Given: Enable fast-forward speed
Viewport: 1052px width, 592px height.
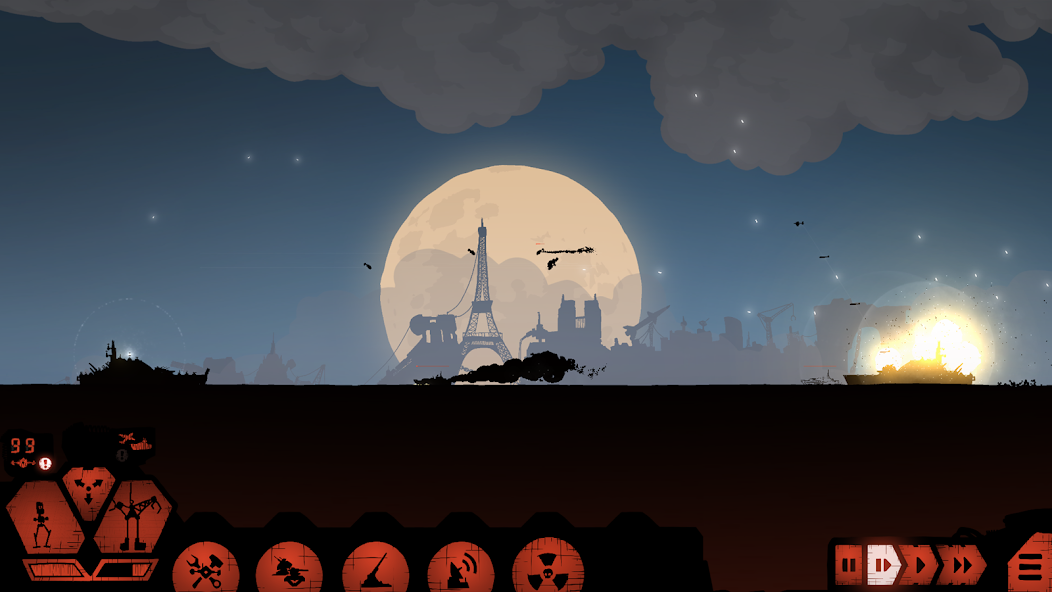Looking at the screenshot, I should [x=960, y=566].
